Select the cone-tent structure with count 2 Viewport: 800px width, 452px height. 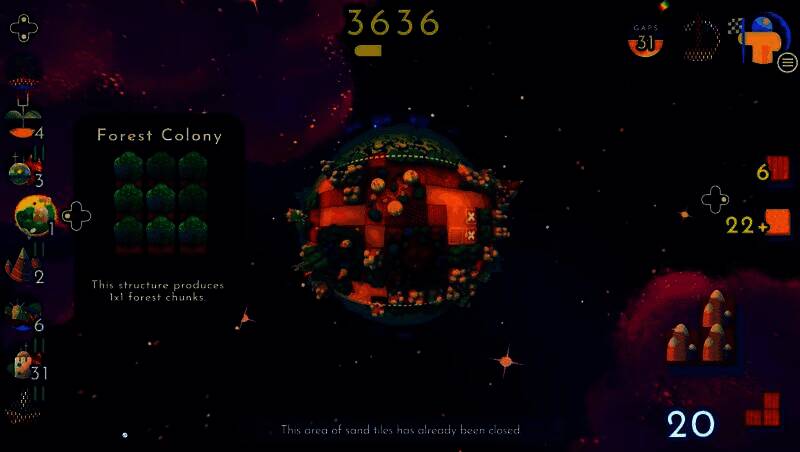point(22,267)
